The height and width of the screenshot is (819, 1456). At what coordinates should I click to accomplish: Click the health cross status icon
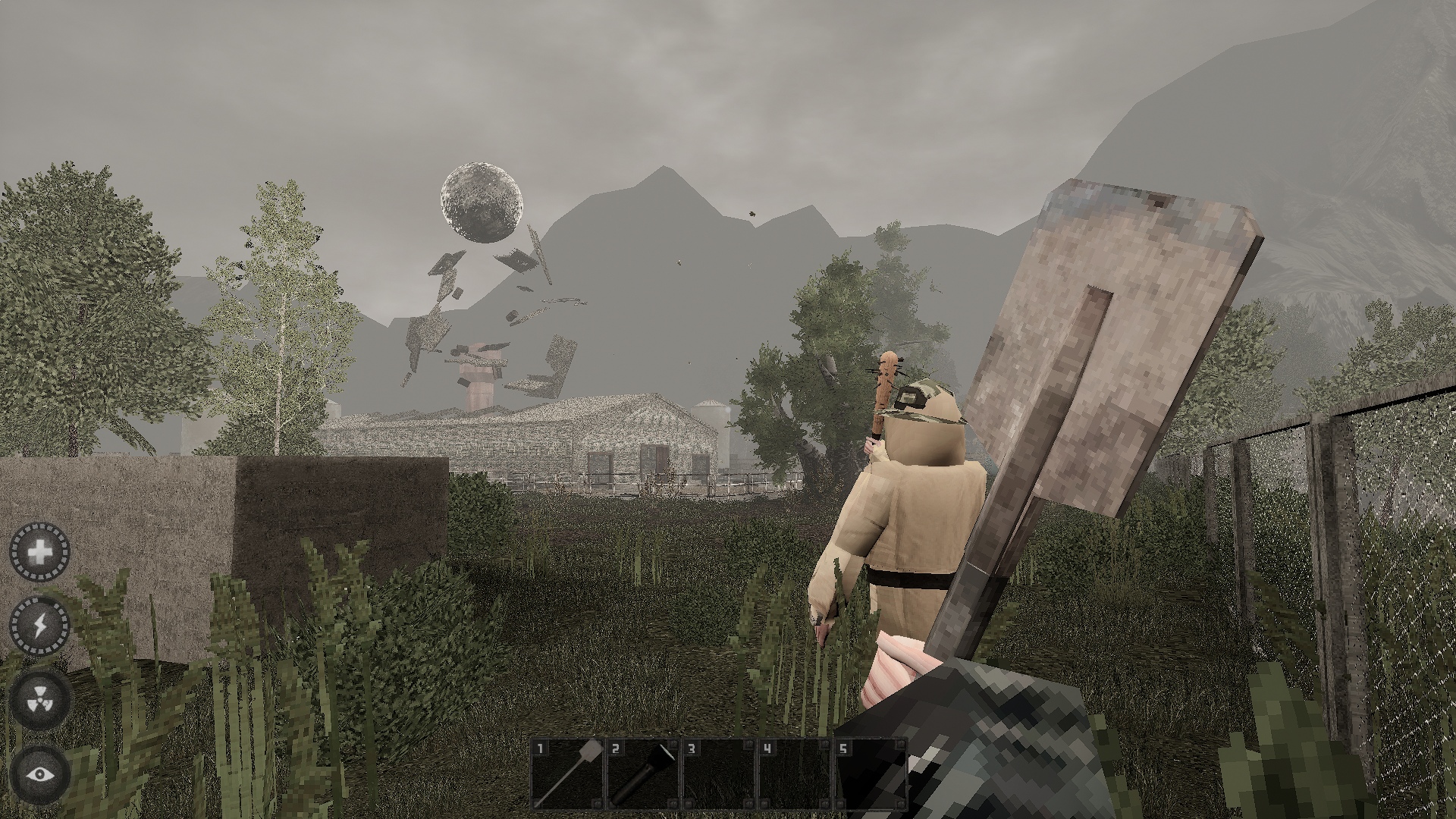tap(39, 552)
